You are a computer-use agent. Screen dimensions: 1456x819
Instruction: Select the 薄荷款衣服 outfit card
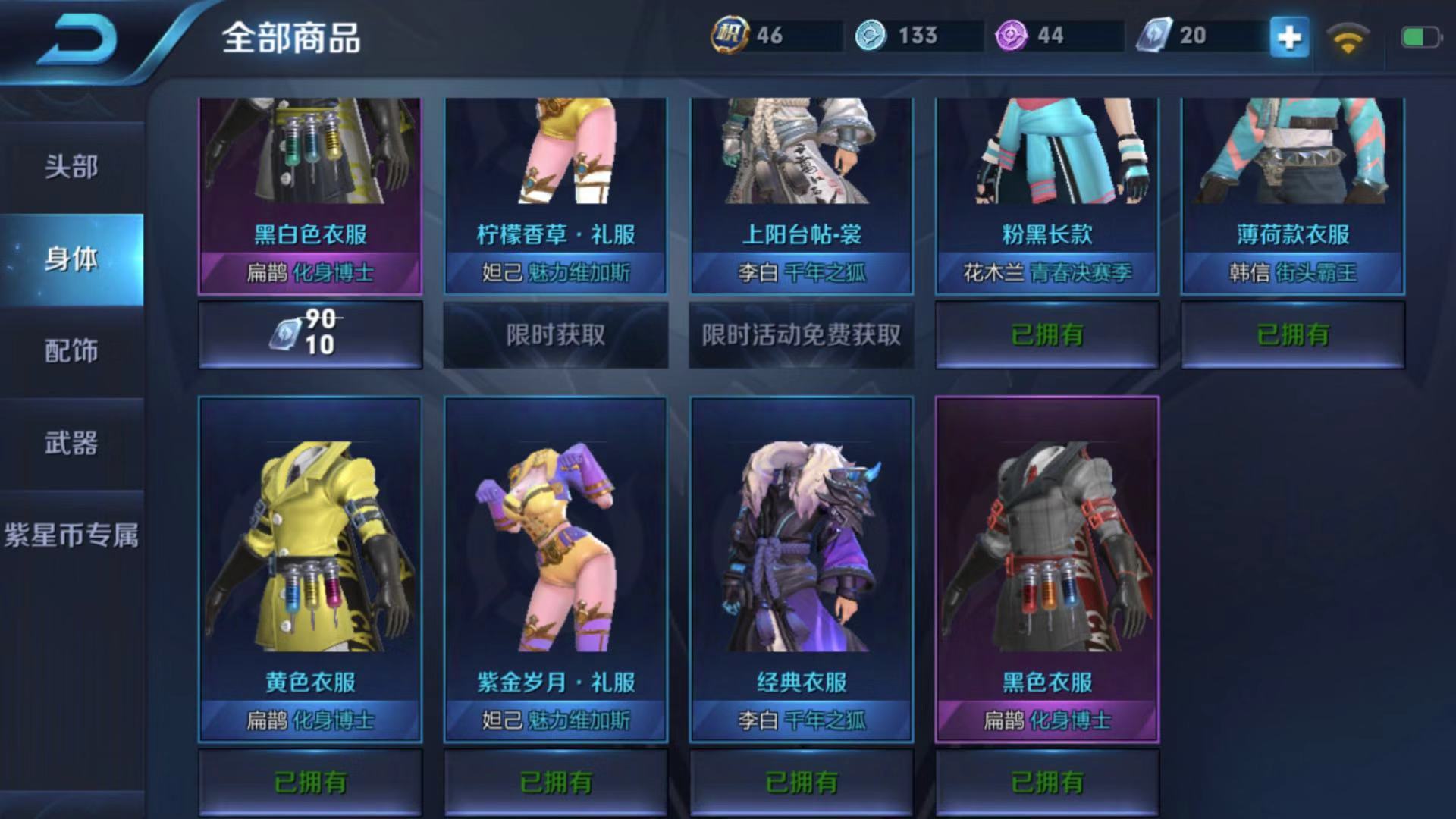click(x=1293, y=193)
